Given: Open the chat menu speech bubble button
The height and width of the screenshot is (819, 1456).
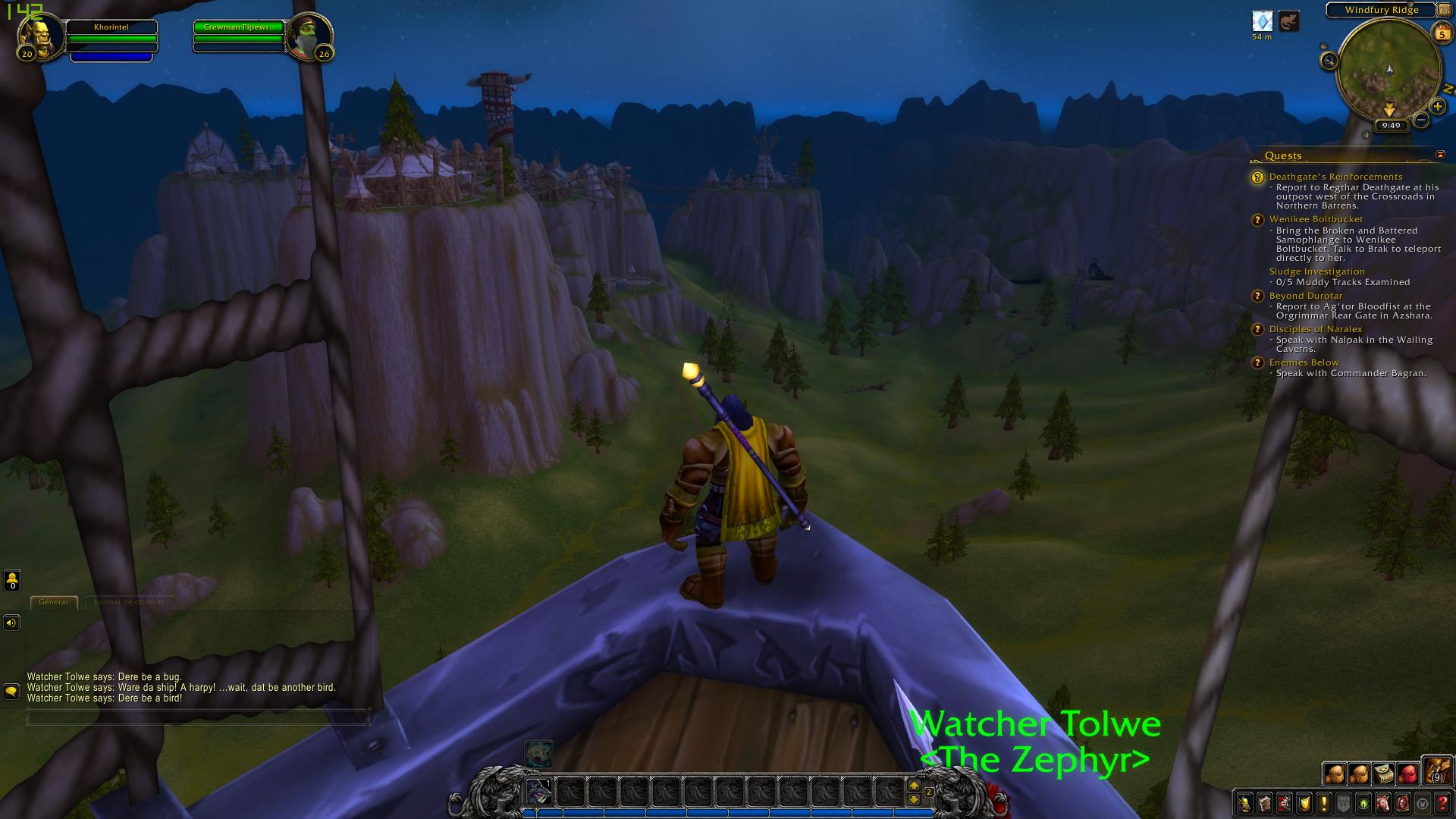Looking at the screenshot, I should [11, 691].
